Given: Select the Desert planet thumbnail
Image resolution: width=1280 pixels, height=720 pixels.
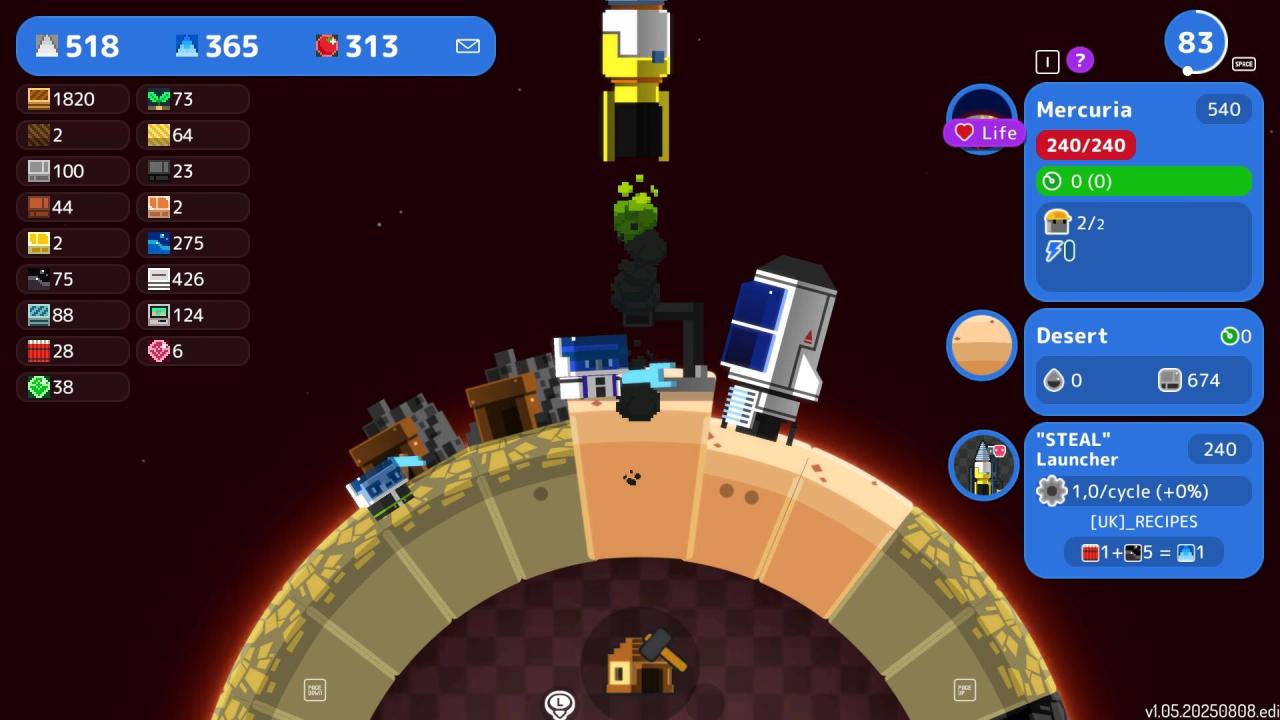Looking at the screenshot, I should (x=982, y=345).
